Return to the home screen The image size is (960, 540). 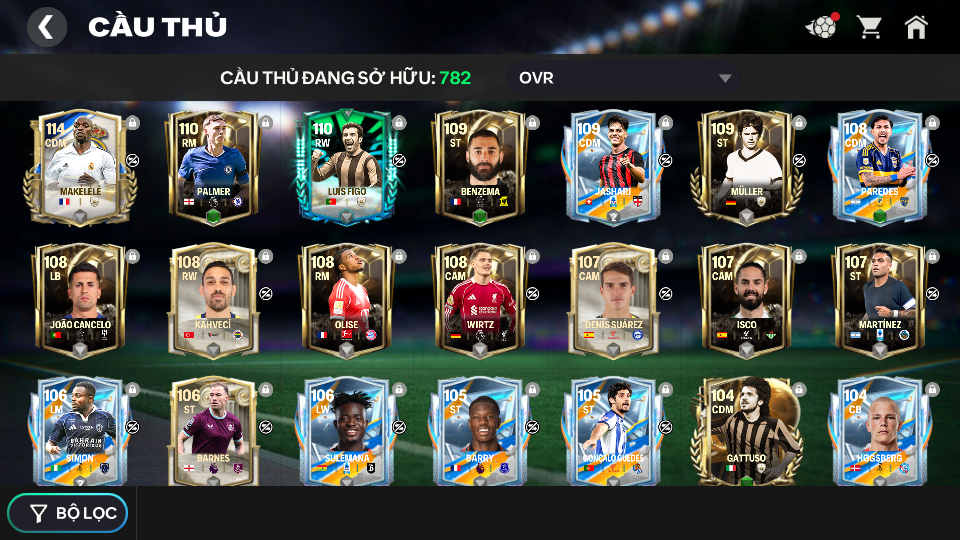point(916,27)
